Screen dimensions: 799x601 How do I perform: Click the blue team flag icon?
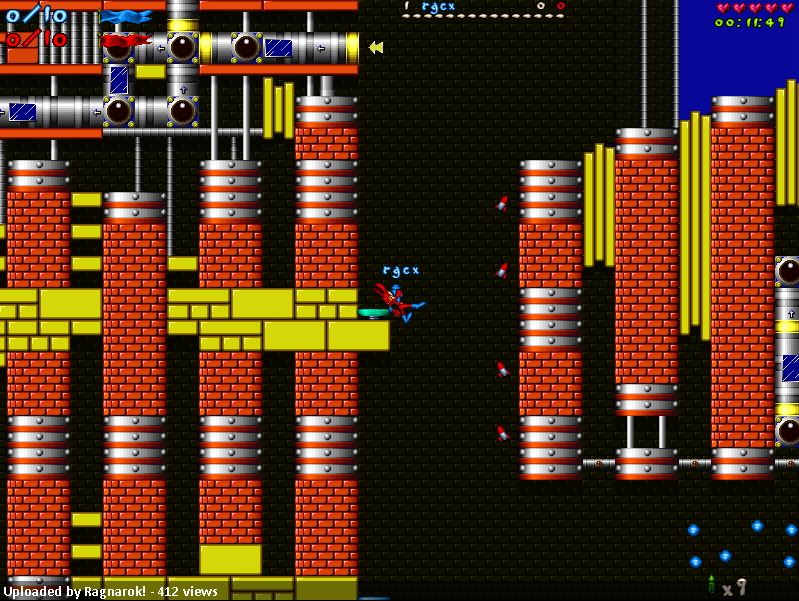[126, 16]
